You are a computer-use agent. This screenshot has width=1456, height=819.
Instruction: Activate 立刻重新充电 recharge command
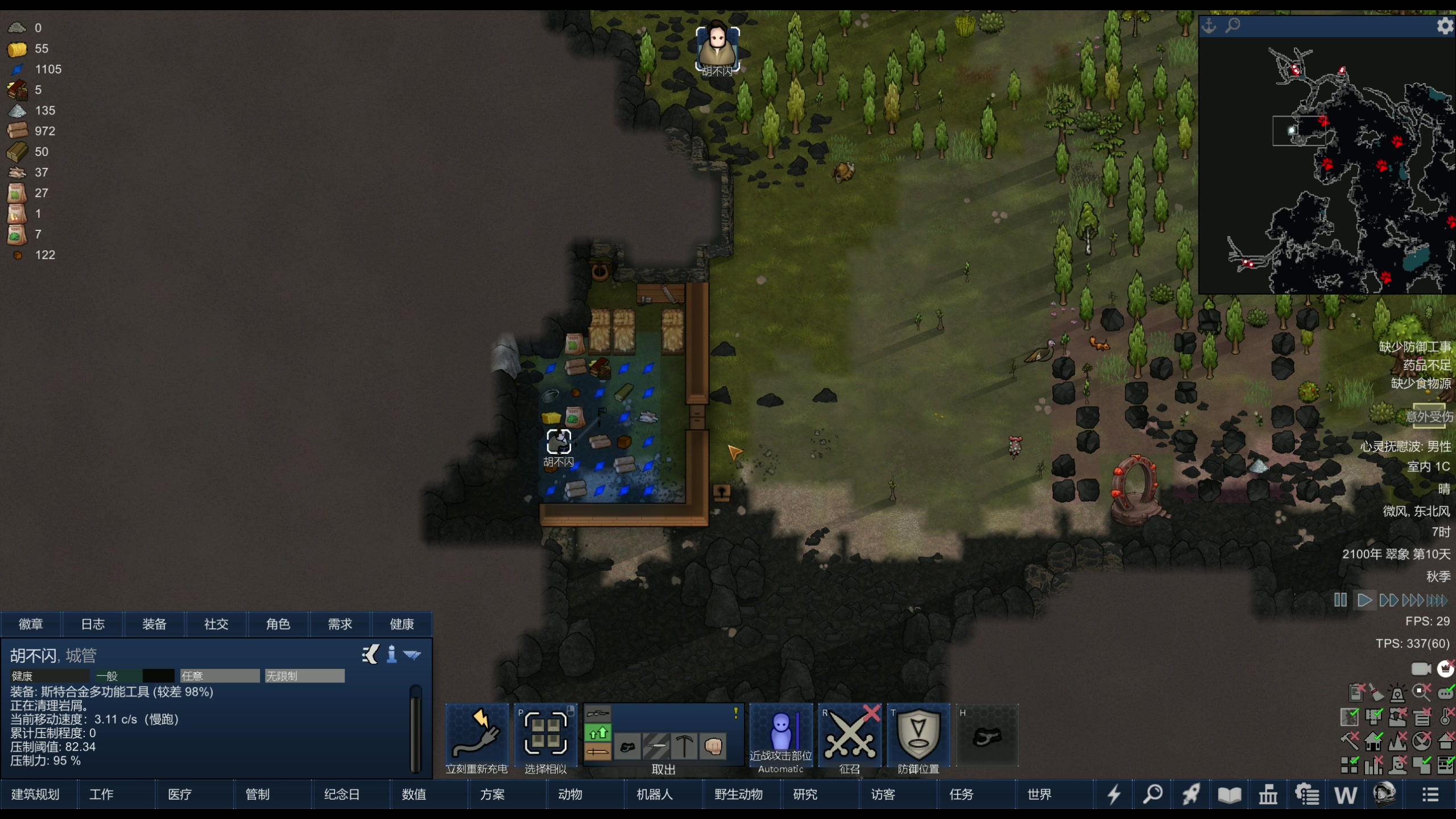tap(477, 738)
